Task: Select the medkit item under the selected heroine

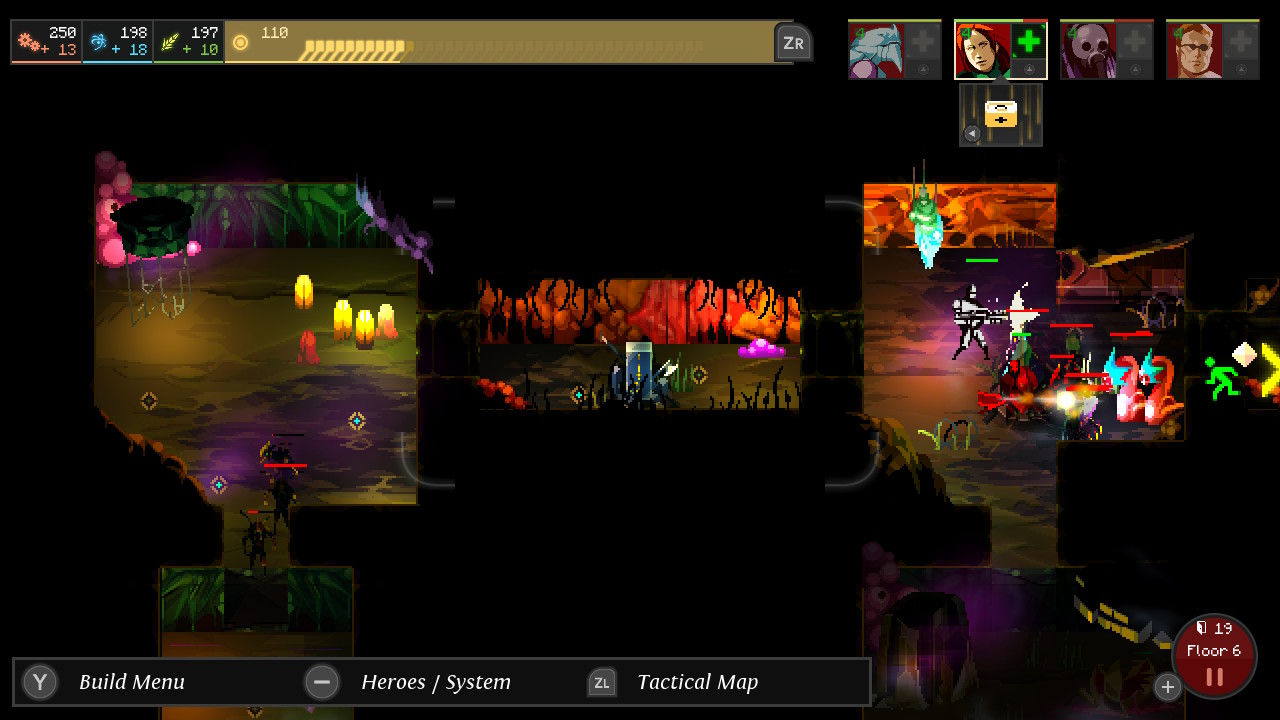Action: click(1000, 112)
